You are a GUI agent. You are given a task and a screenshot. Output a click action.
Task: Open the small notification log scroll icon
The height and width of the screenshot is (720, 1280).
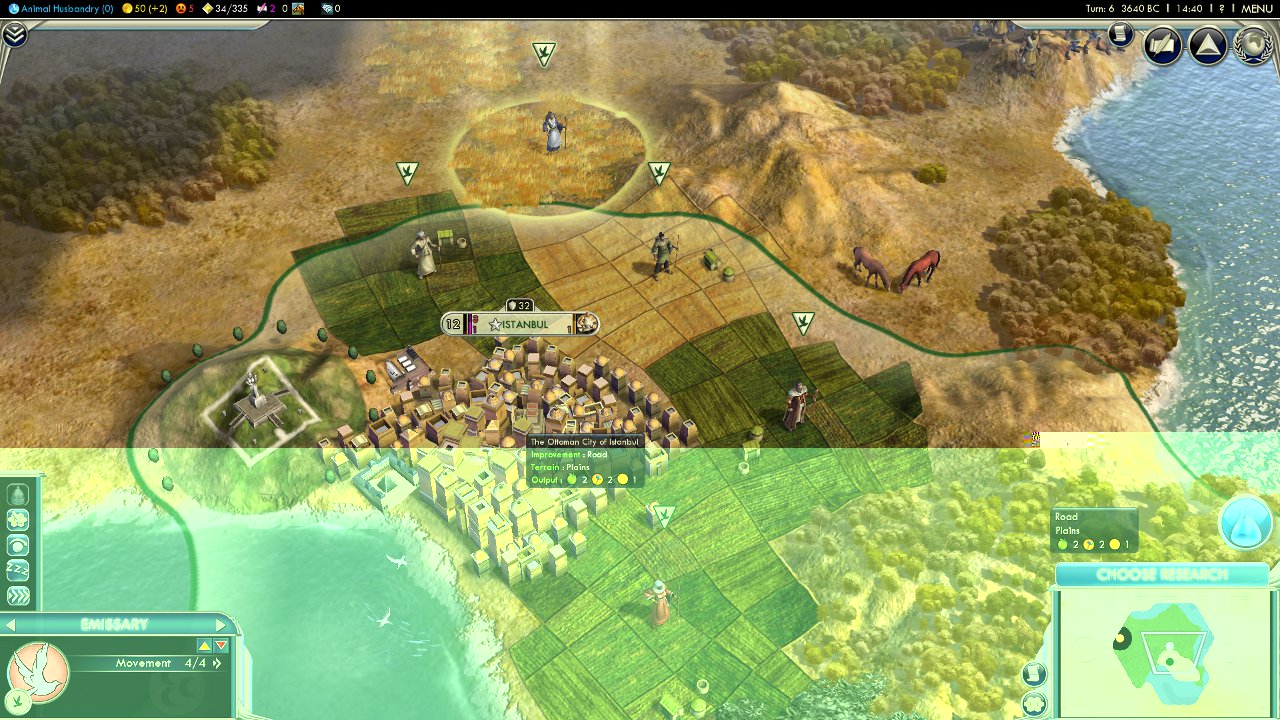1120,36
